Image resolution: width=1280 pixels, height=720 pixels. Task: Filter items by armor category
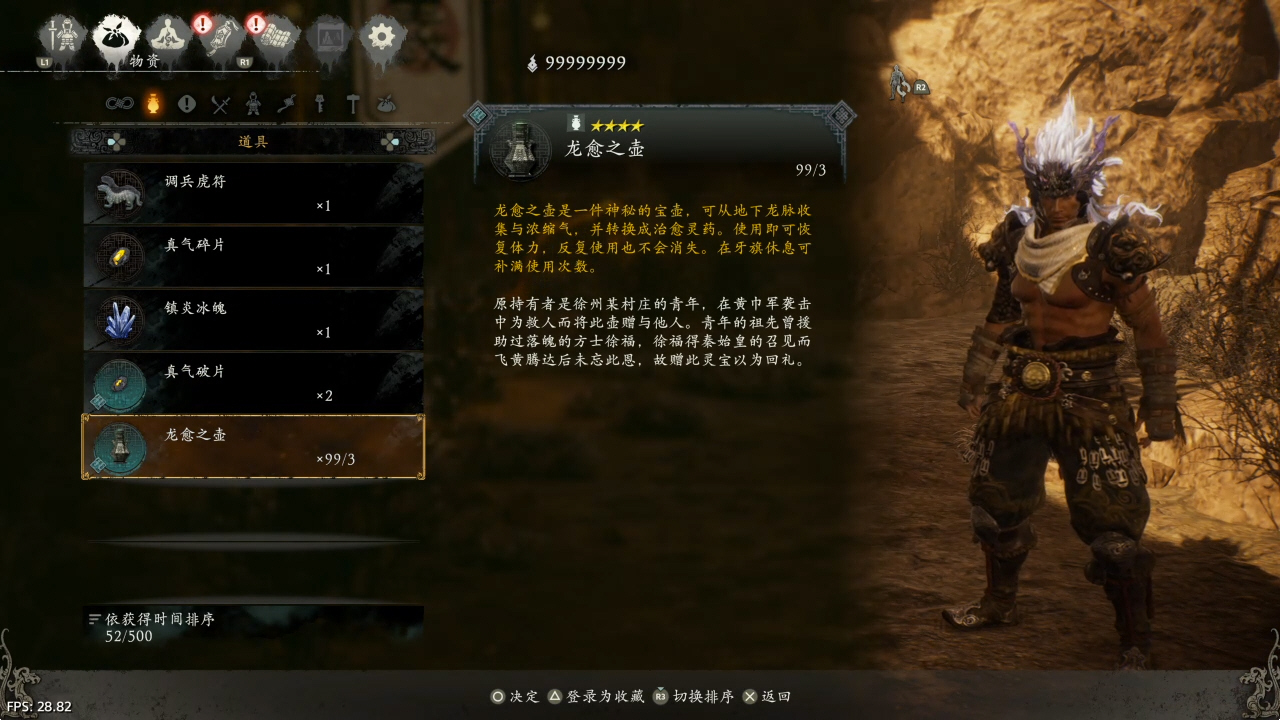[x=254, y=103]
